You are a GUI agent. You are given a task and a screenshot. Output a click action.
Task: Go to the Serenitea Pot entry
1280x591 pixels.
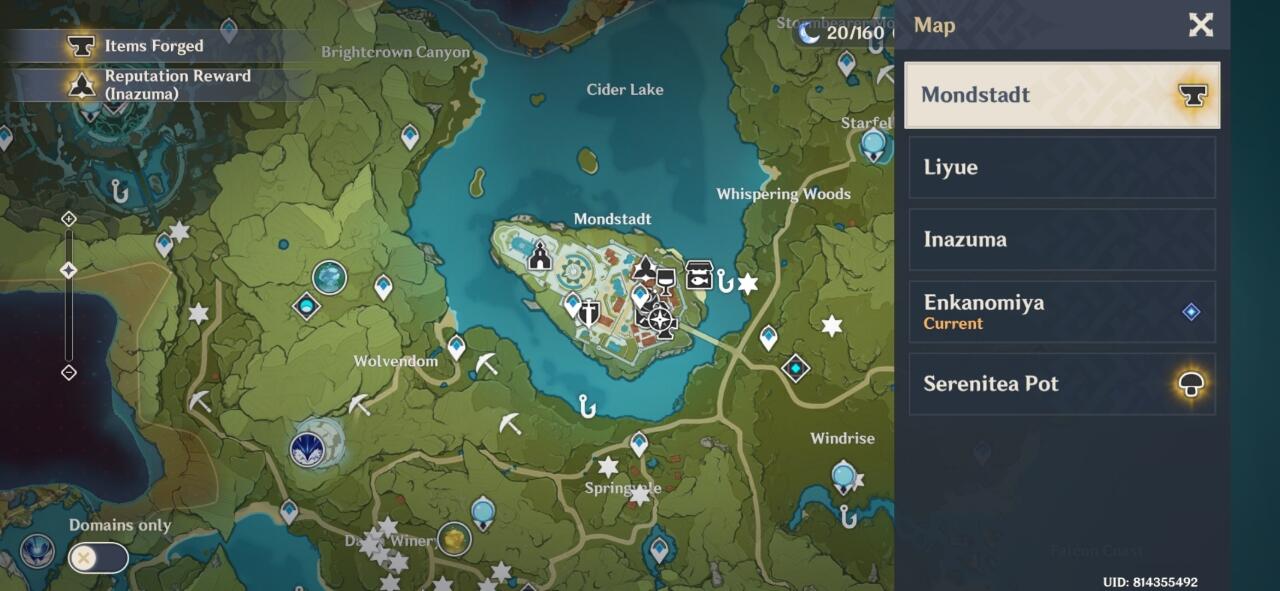point(1062,384)
